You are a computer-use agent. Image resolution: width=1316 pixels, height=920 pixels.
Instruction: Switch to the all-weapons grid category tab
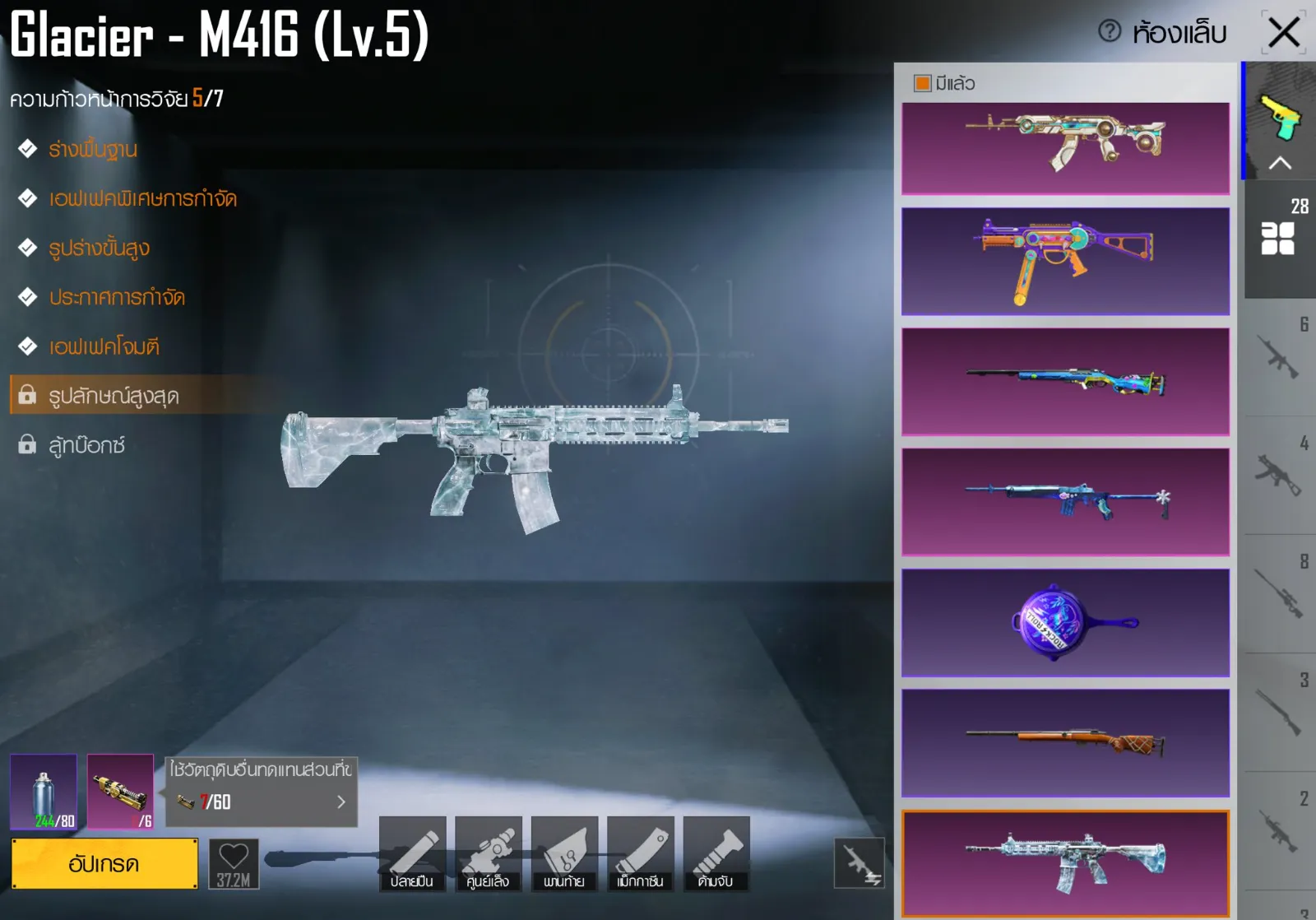coord(1278,239)
